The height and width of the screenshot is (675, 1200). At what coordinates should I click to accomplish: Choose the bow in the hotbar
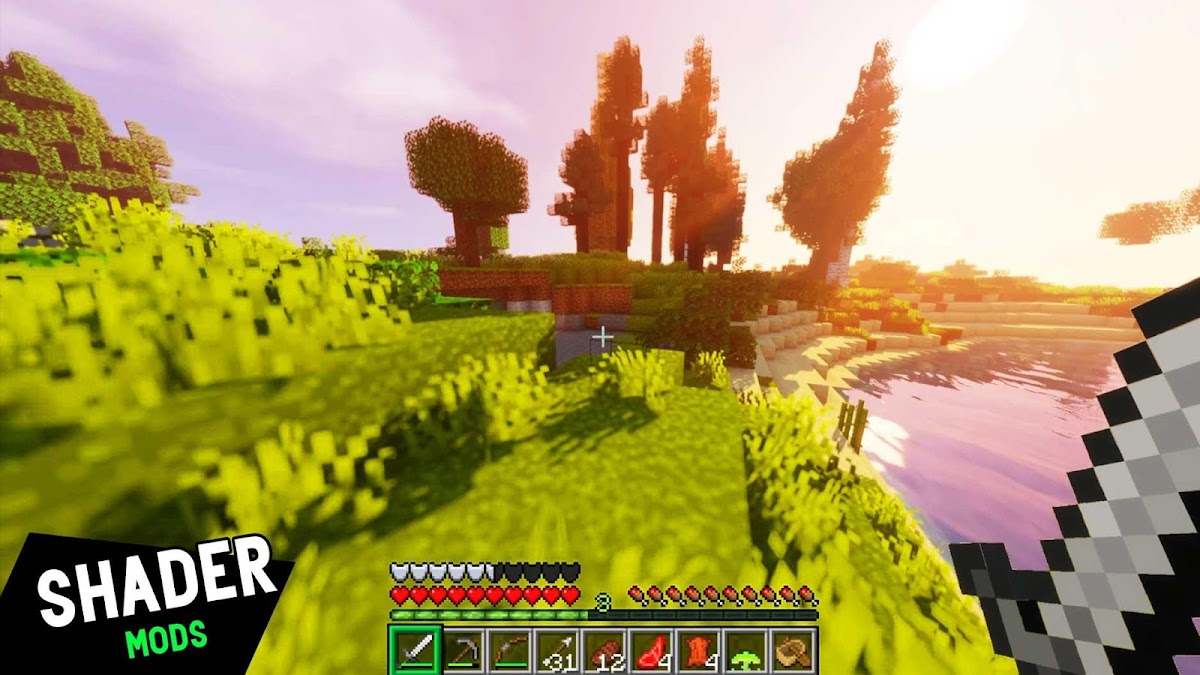509,651
